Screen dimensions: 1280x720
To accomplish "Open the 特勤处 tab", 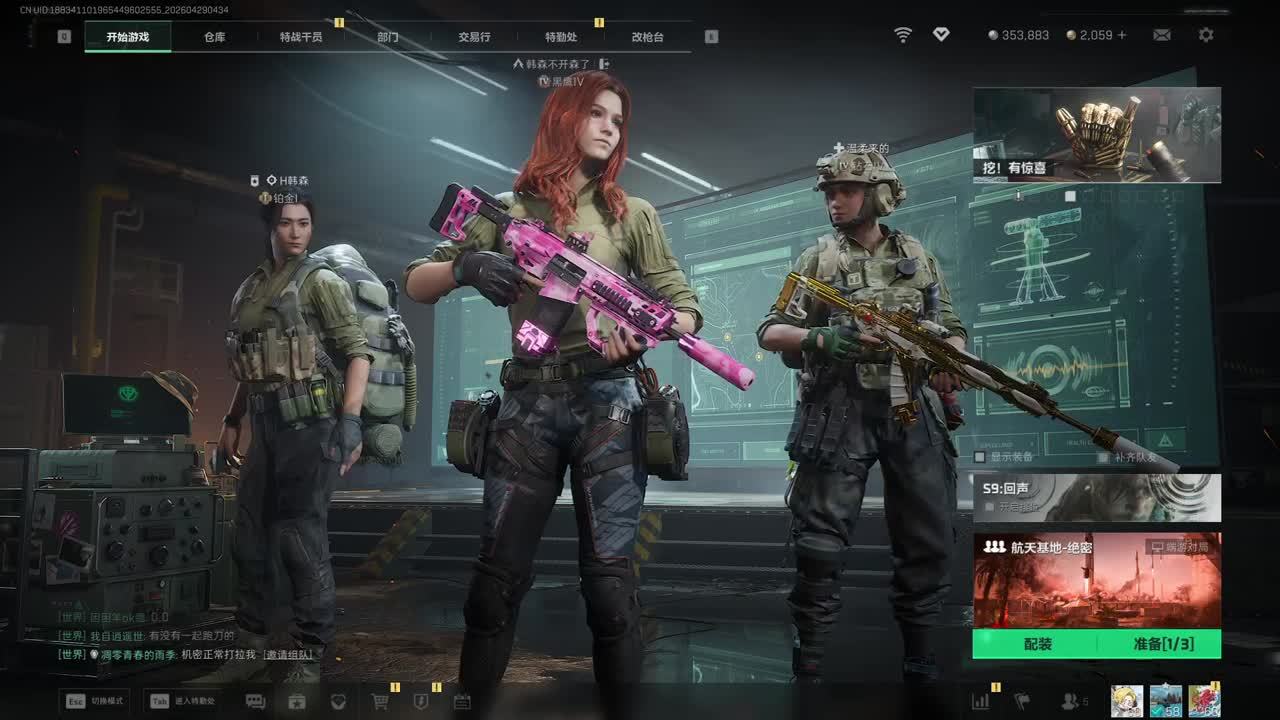I will click(561, 37).
